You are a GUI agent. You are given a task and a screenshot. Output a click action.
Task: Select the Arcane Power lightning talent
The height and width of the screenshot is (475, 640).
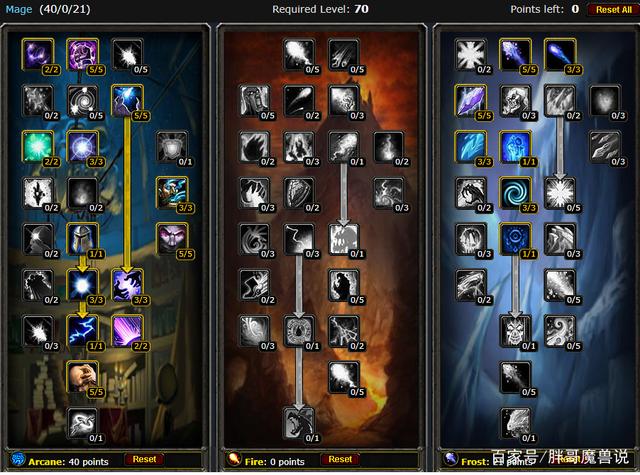[82, 330]
